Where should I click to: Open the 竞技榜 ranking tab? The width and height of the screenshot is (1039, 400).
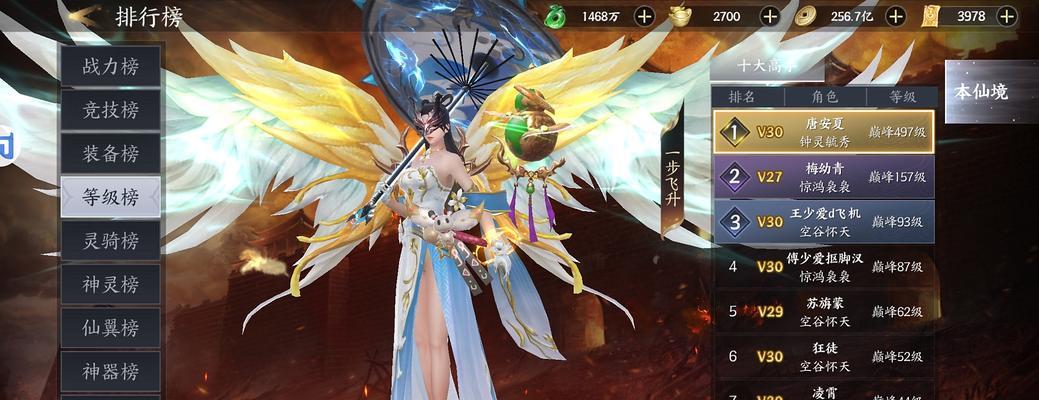click(110, 110)
